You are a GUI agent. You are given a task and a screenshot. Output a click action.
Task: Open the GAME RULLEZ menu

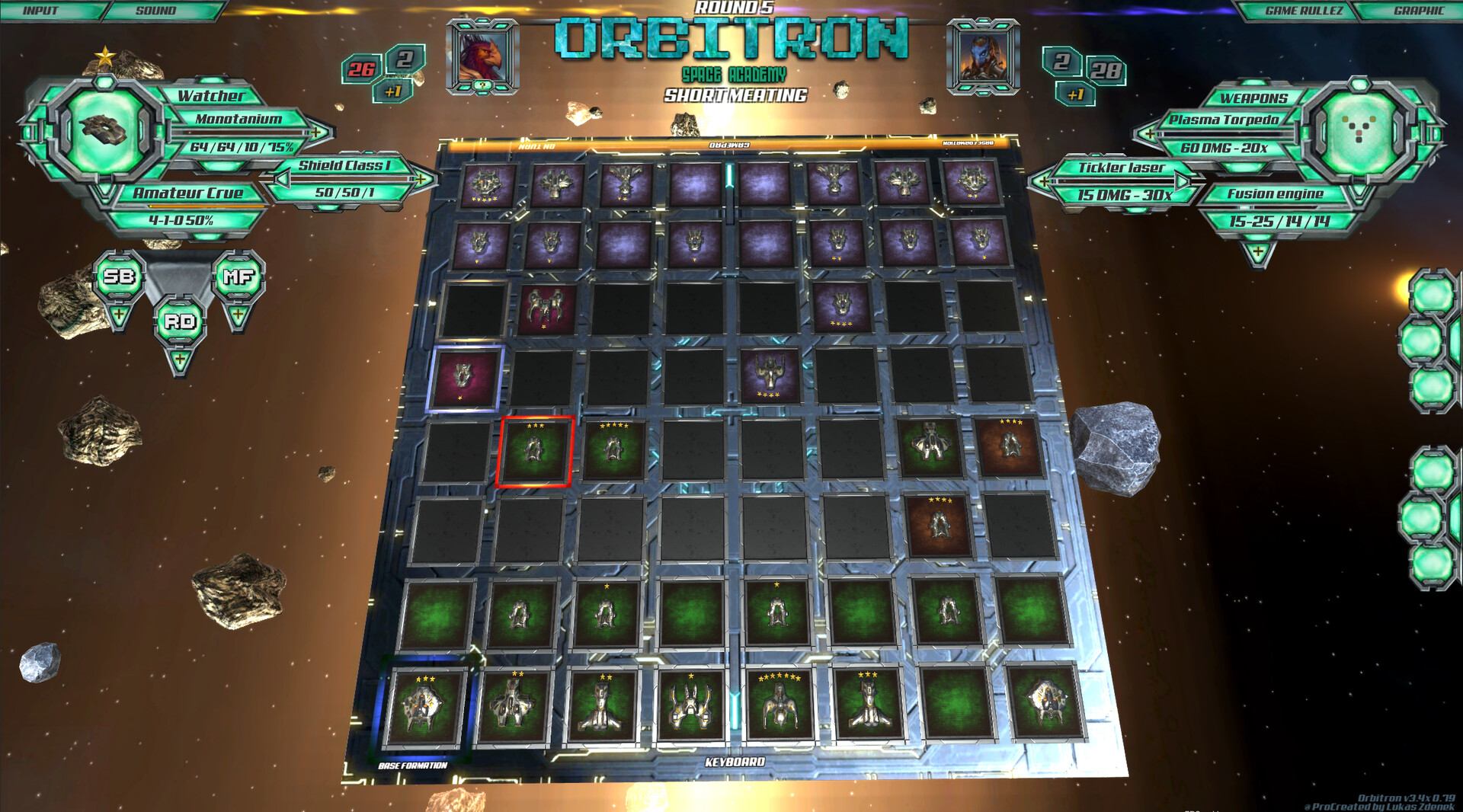point(1303,11)
